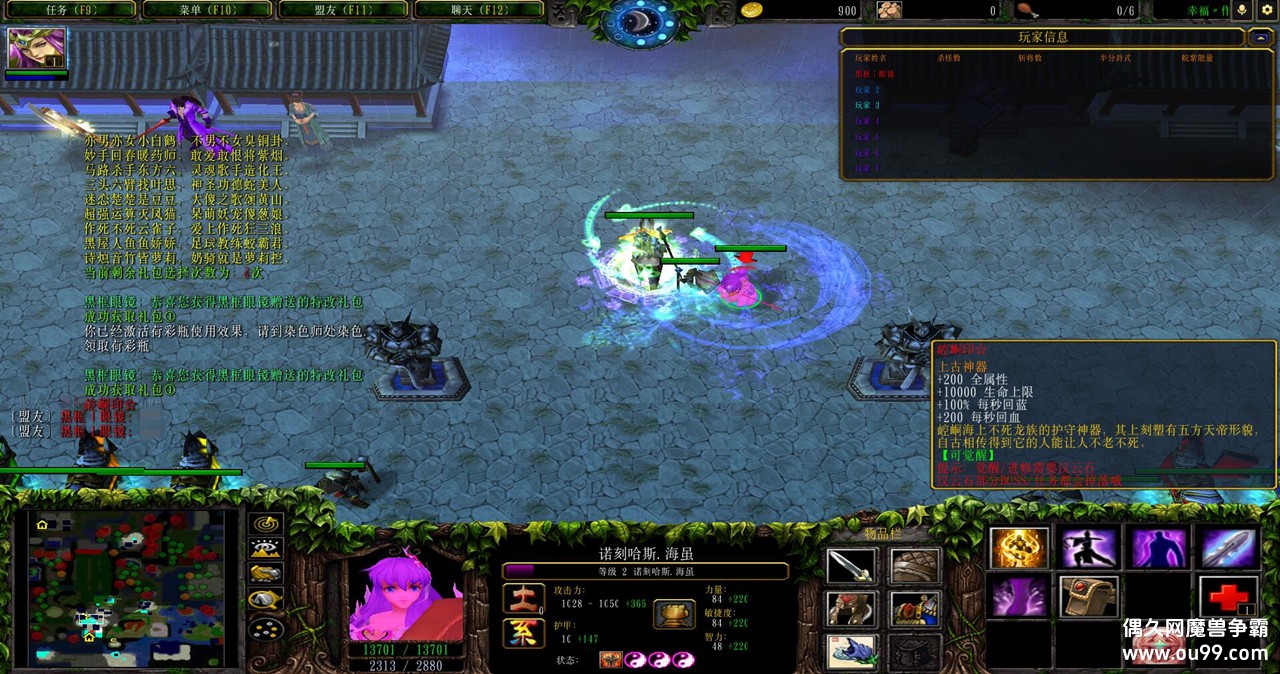Open the leather pouch command icon

pos(1089,597)
